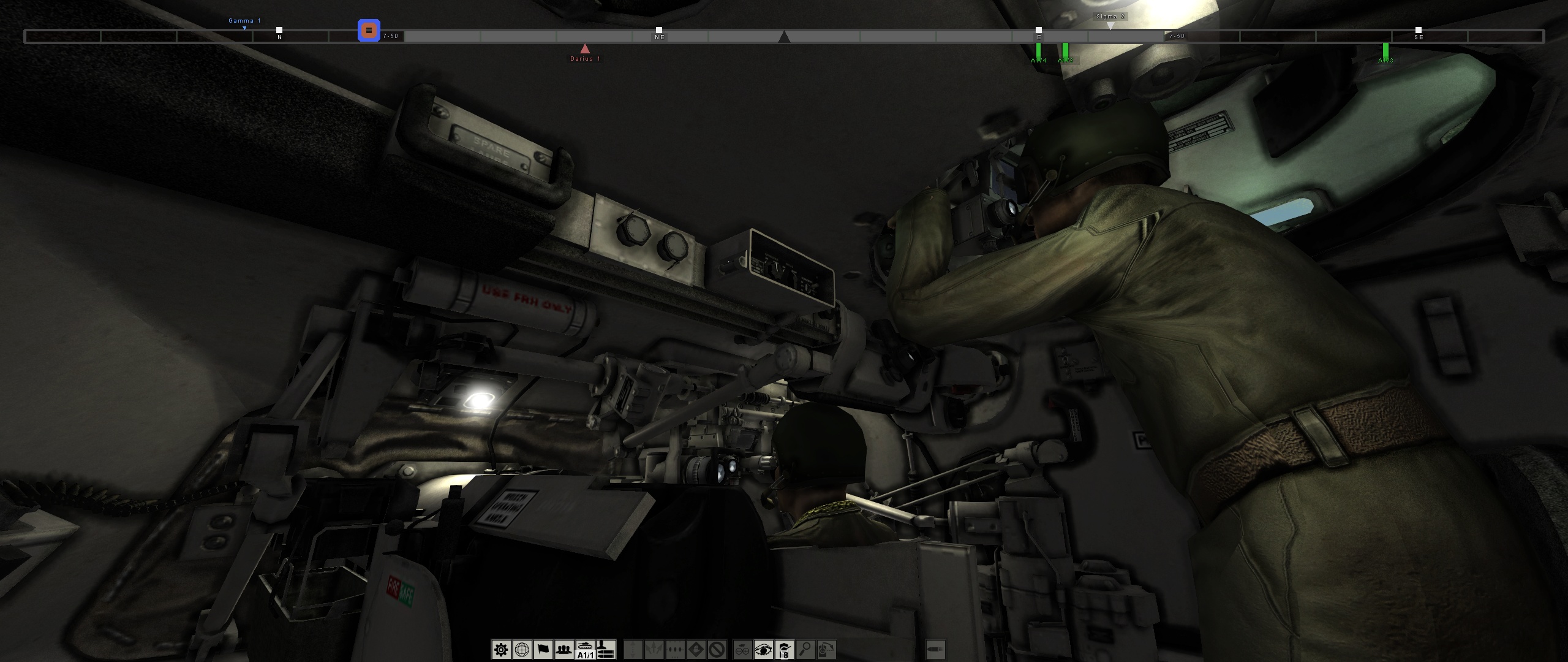Select the A1/1 tank unit icon
This screenshot has width=1568, height=662.
coord(585,650)
